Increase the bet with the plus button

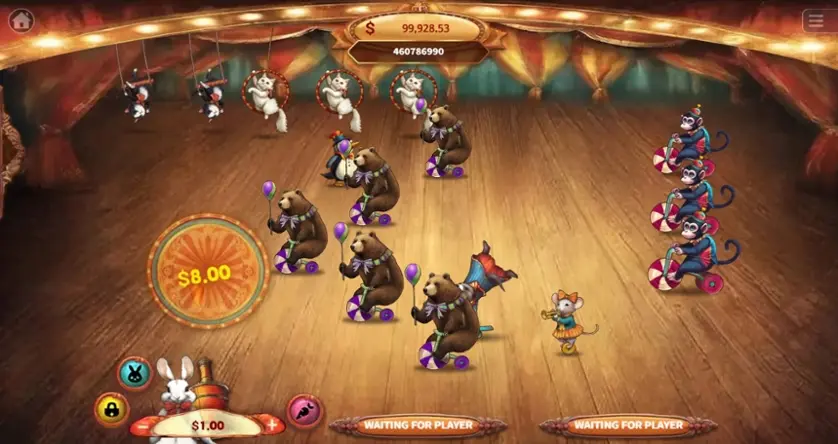(x=269, y=425)
